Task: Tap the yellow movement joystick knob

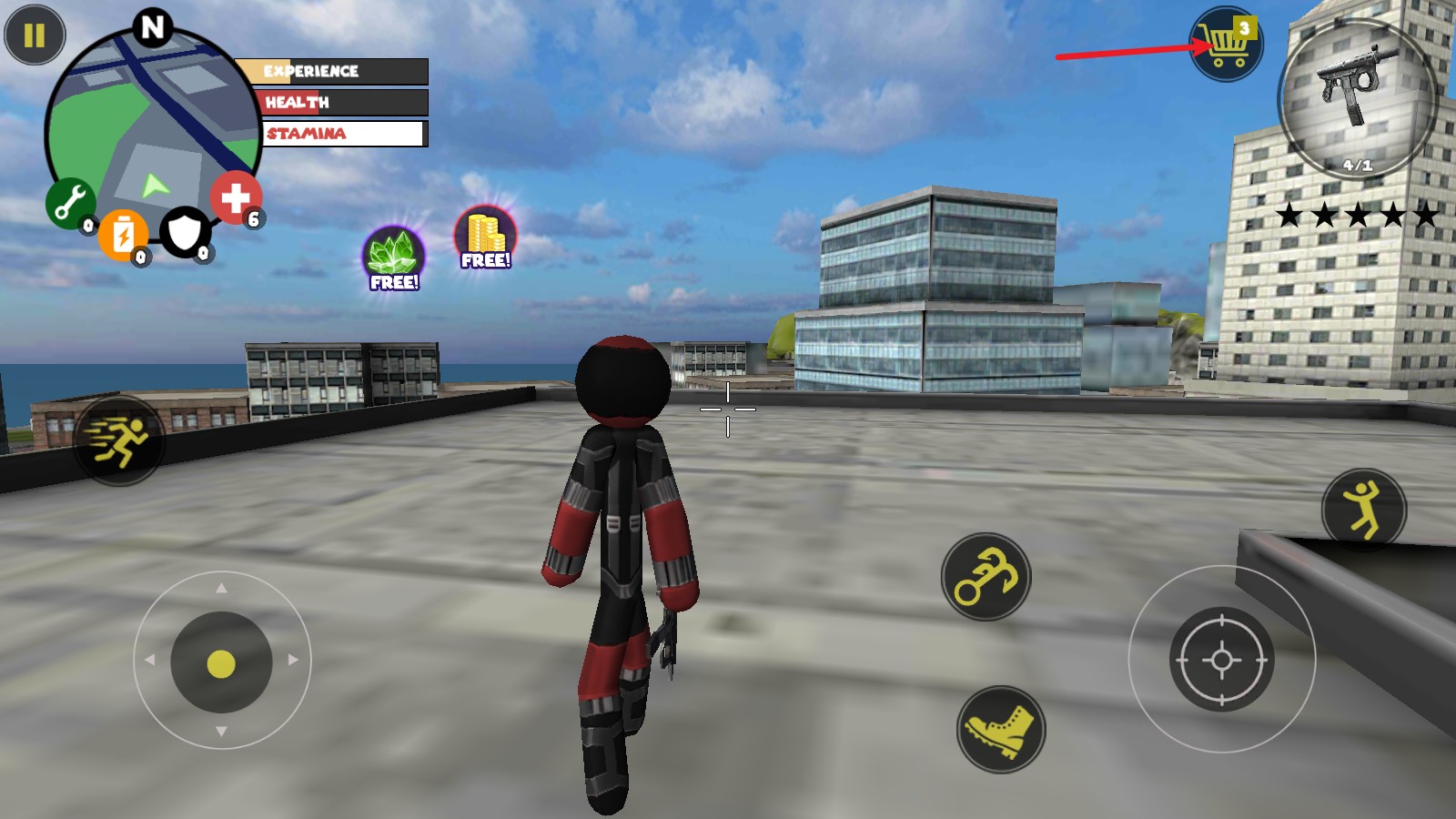Action: click(x=221, y=663)
